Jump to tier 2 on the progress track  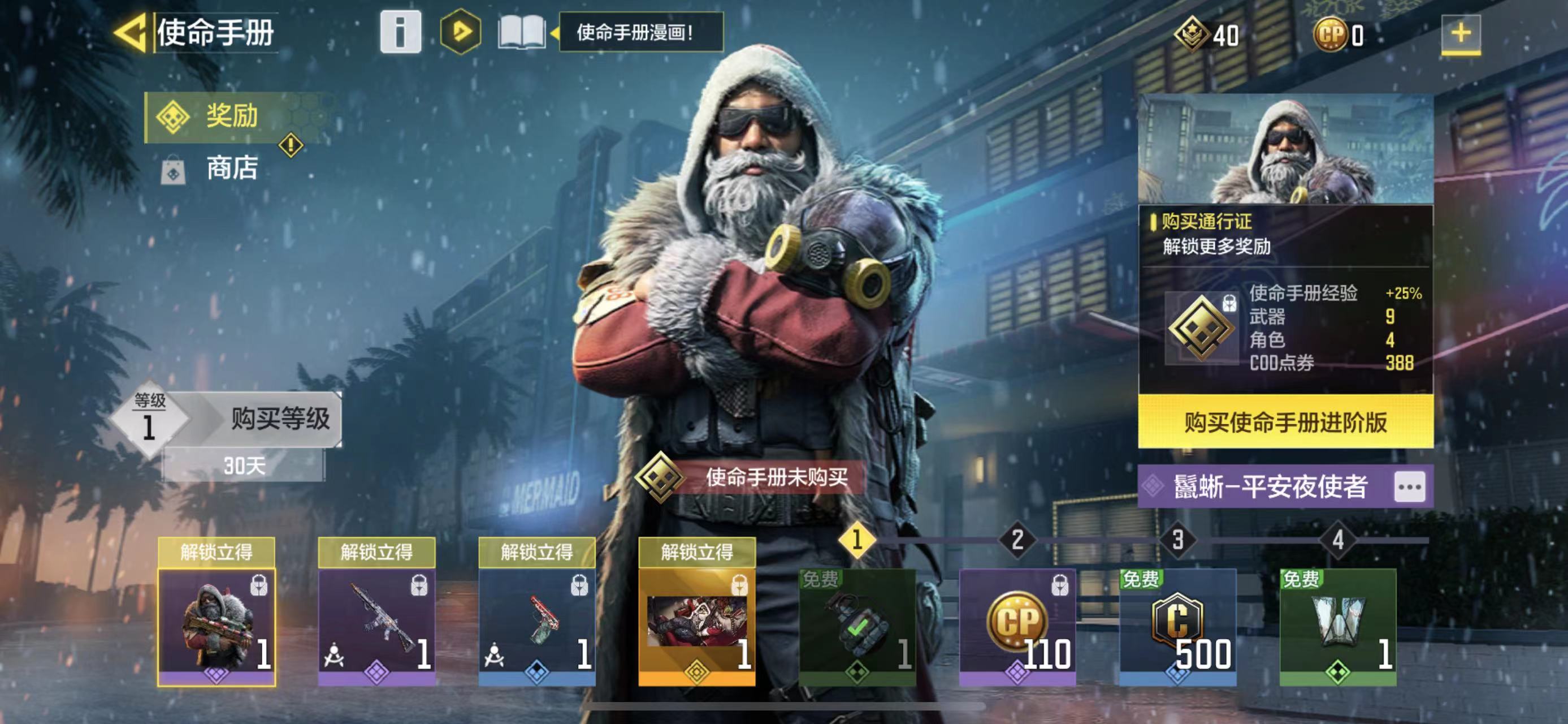[x=1017, y=540]
